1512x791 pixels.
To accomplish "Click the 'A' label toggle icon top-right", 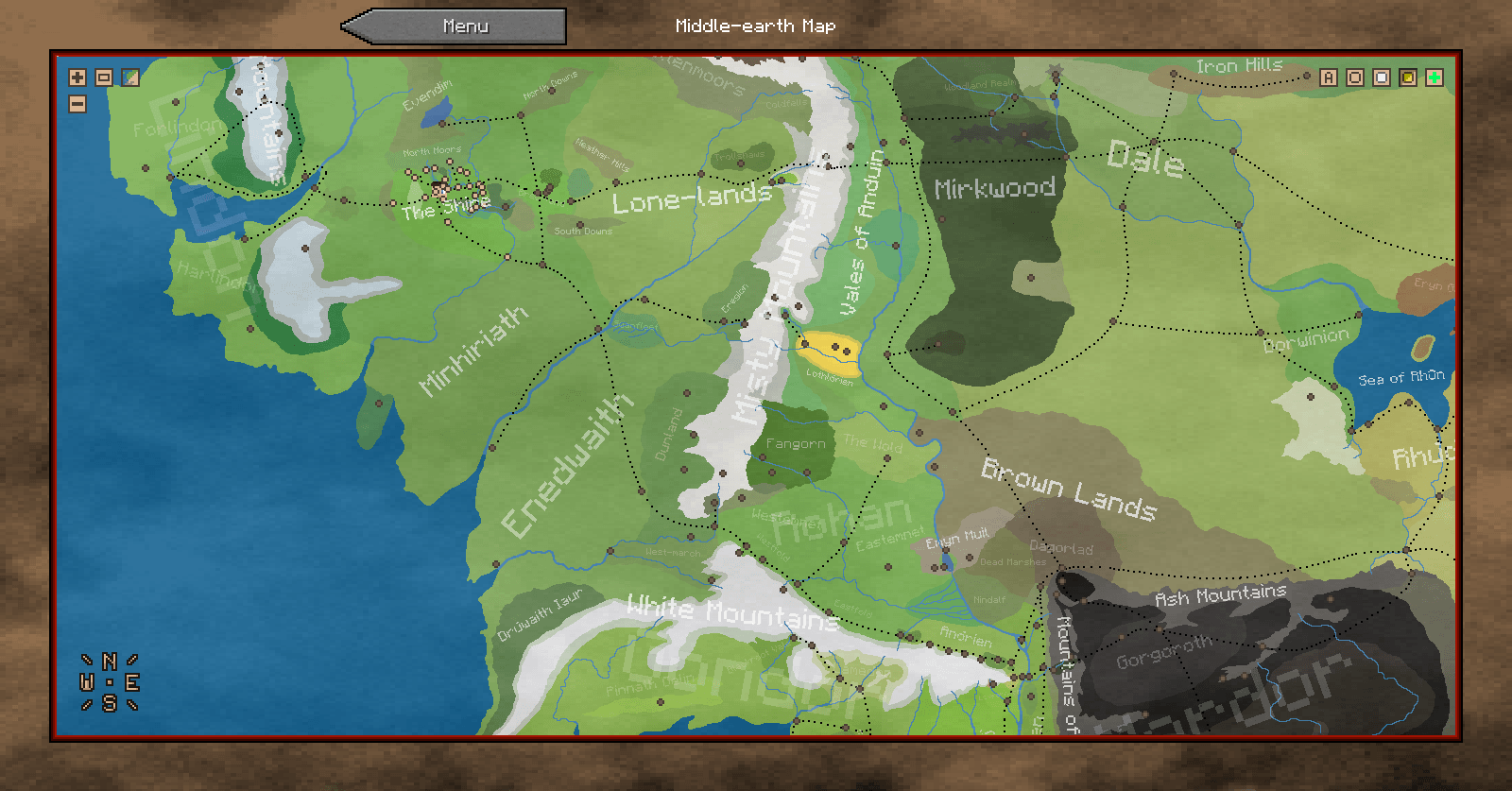I will 1327,77.
